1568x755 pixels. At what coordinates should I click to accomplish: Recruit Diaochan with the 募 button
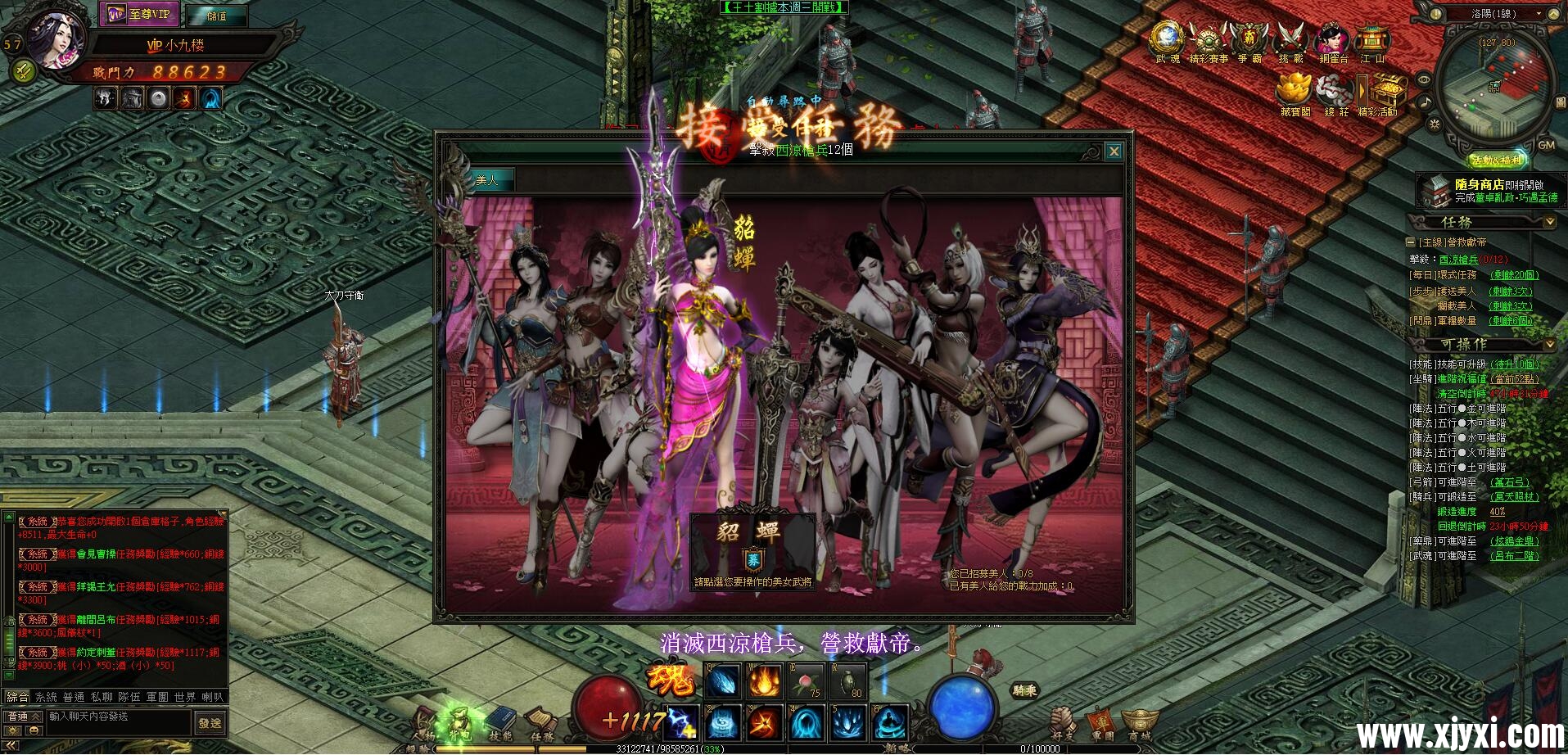(x=752, y=560)
